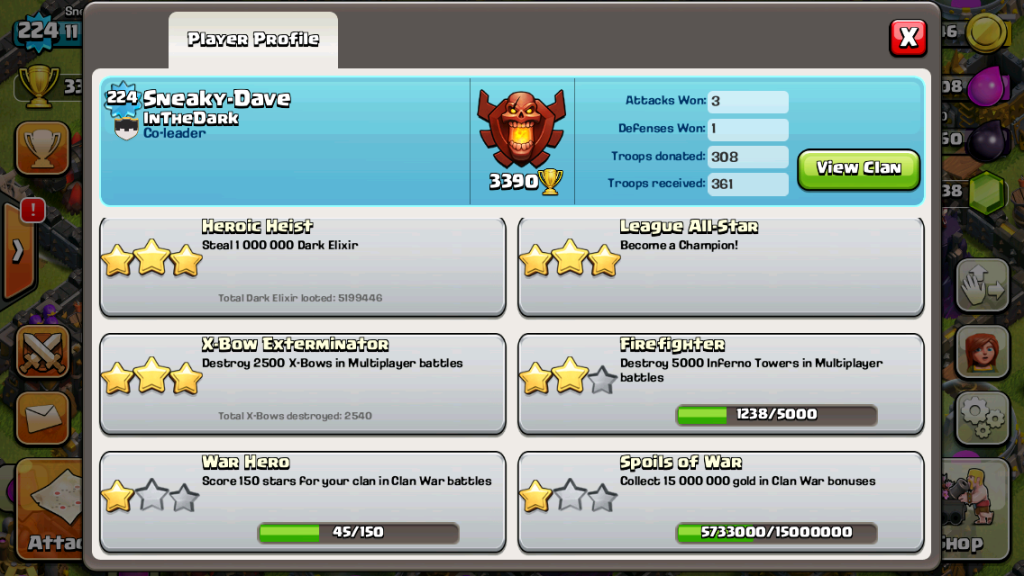
Task: Select the Player Profile tab
Action: [253, 40]
